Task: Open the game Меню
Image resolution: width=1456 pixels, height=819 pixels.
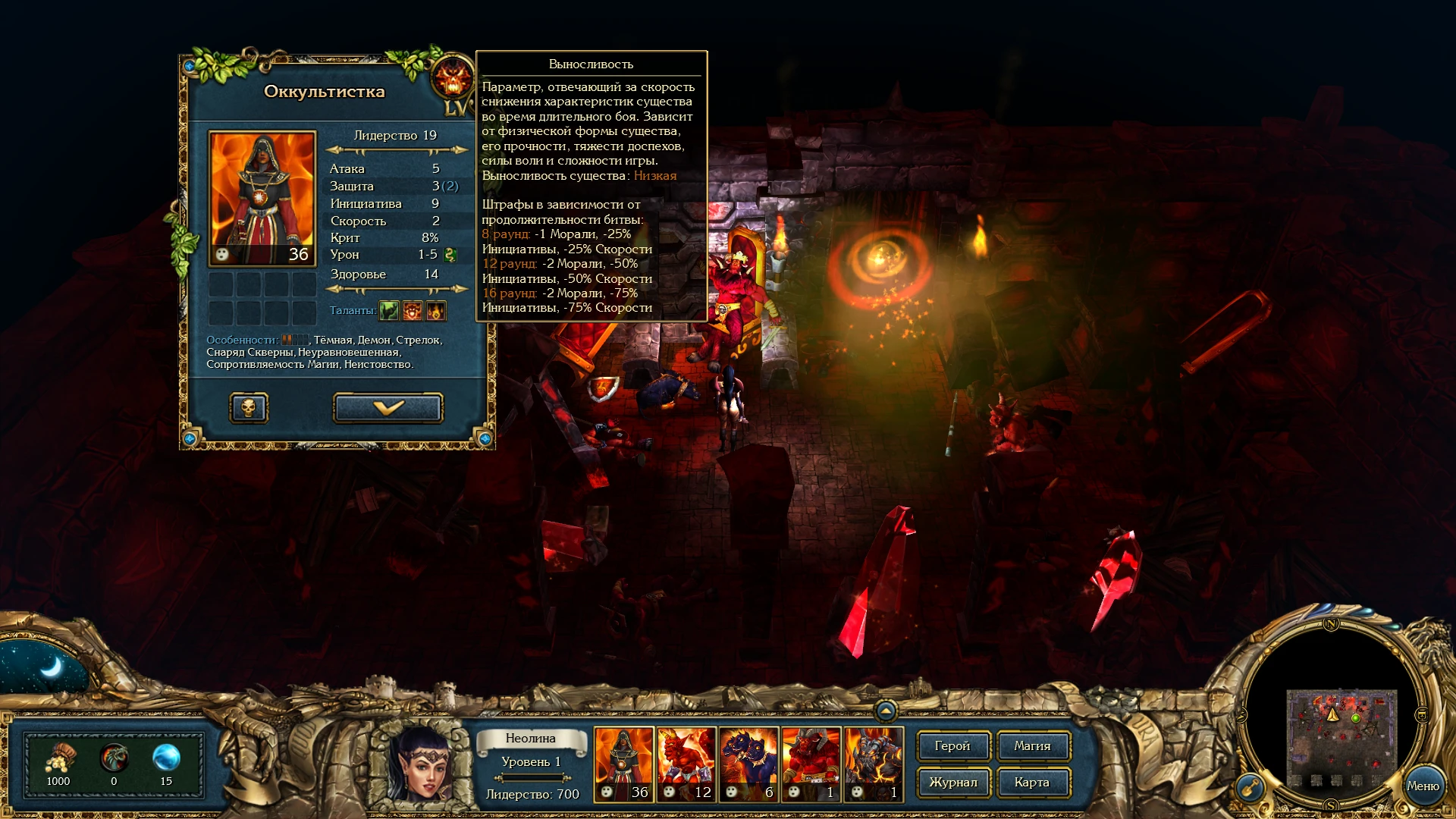Action: pyautogui.click(x=1425, y=785)
